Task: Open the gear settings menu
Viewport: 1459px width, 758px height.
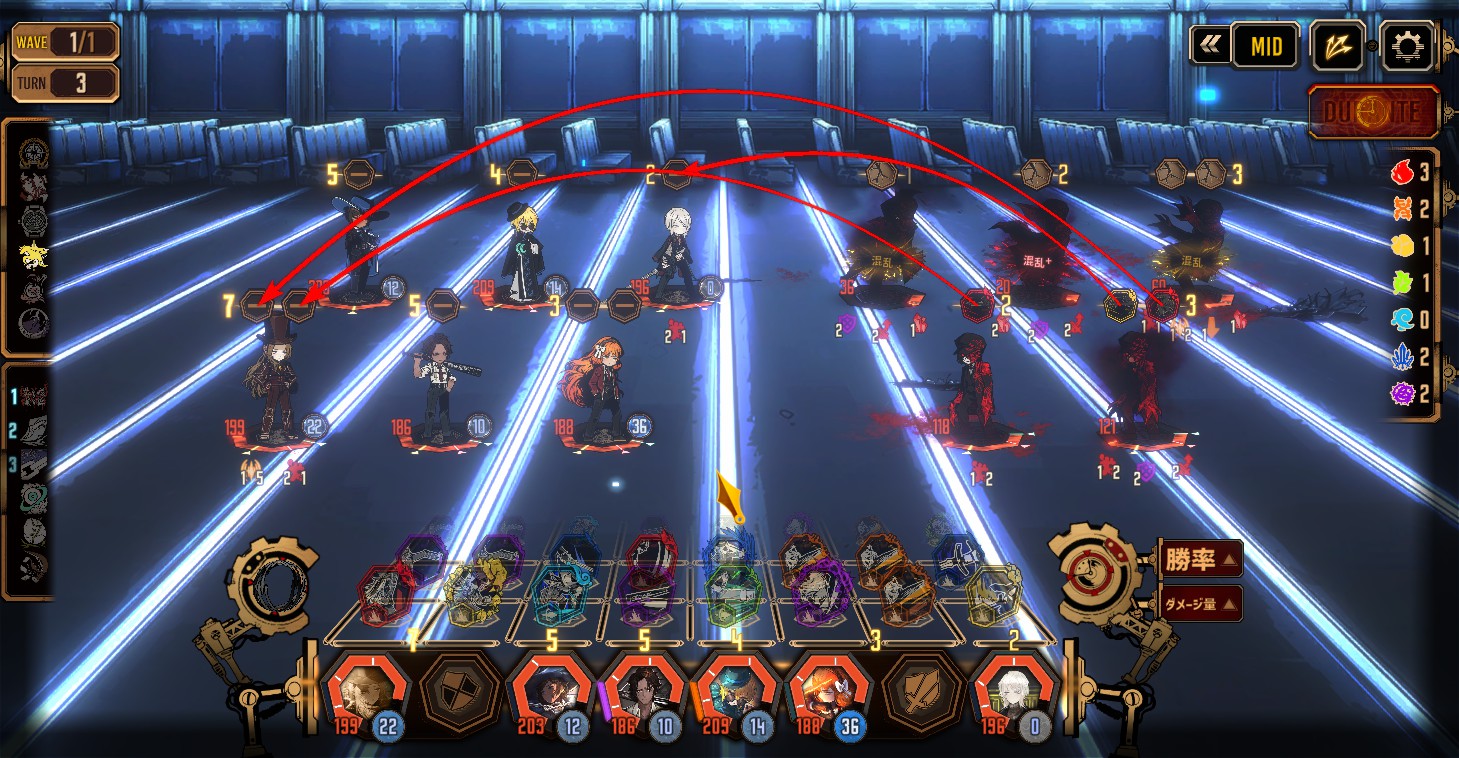Action: click(x=1407, y=46)
